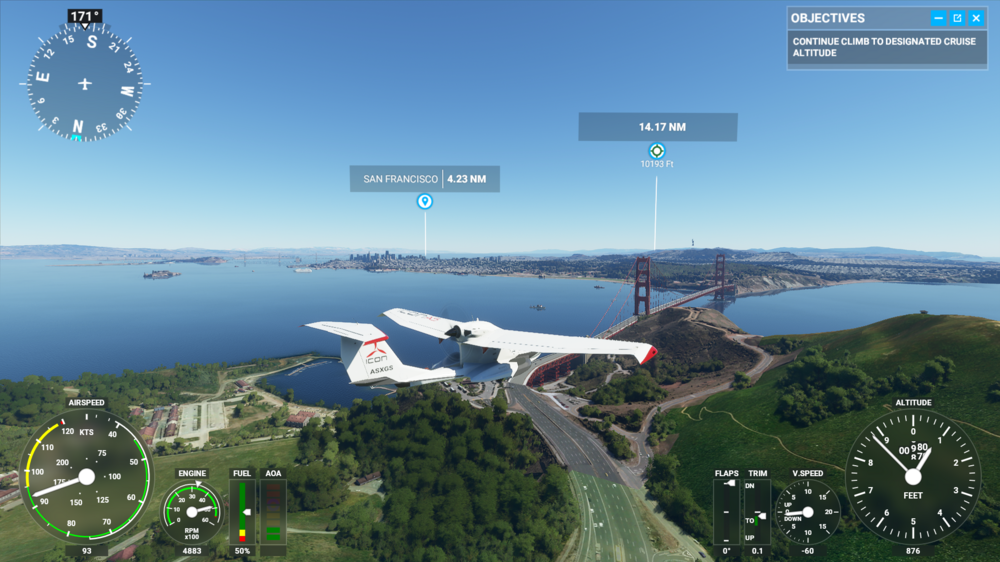Pop out the Objectives panel into a window

pyautogui.click(x=957, y=18)
